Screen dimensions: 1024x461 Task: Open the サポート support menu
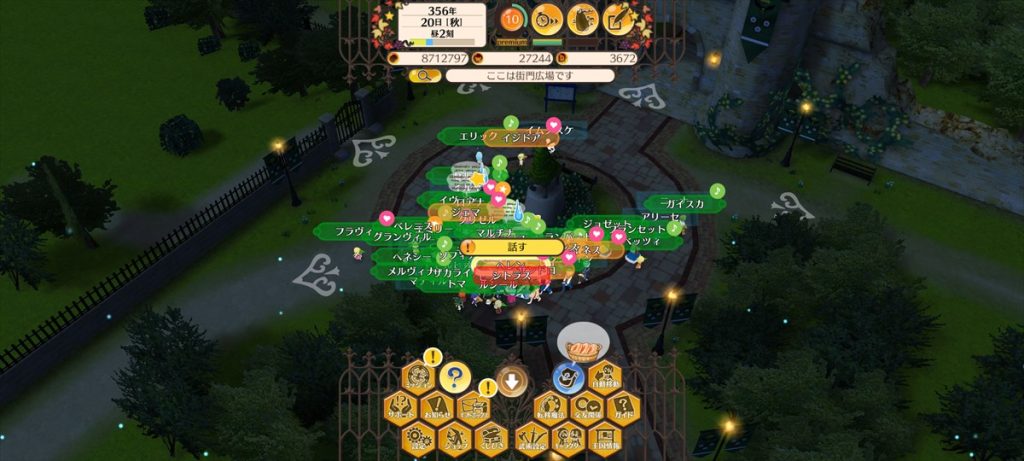pyautogui.click(x=400, y=408)
